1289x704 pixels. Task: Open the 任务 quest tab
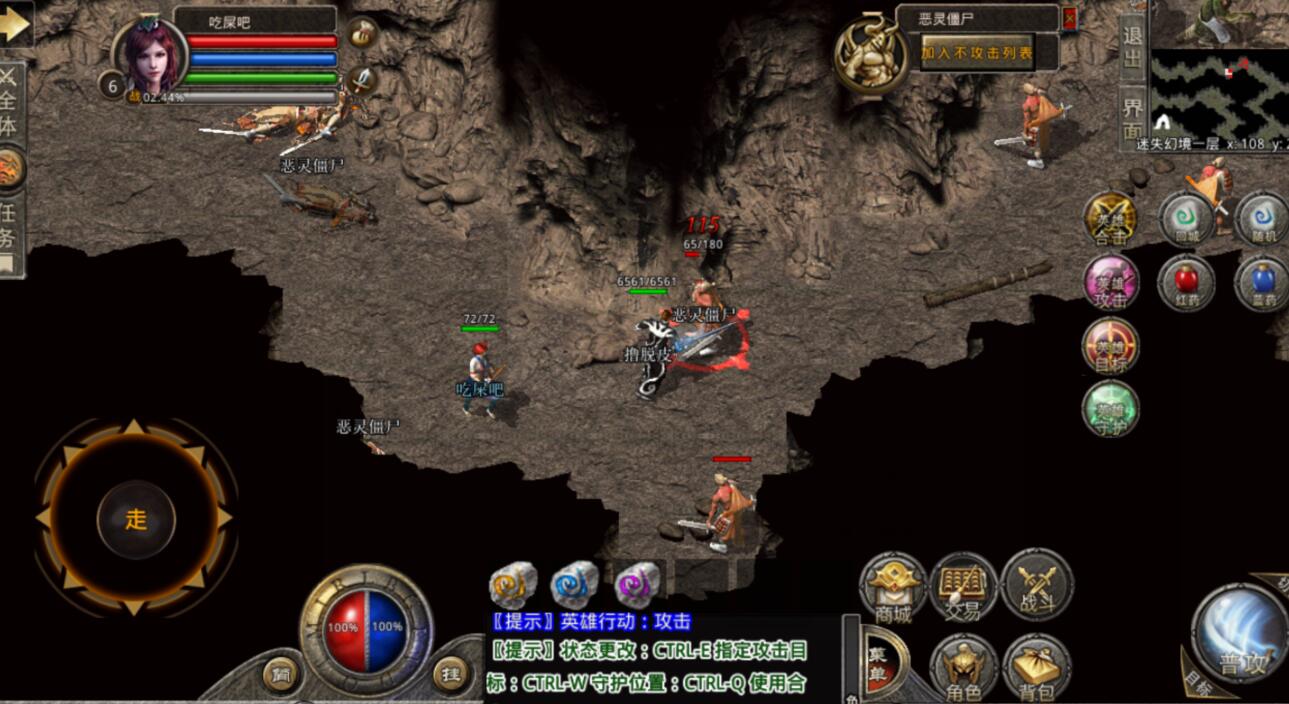(x=9, y=228)
